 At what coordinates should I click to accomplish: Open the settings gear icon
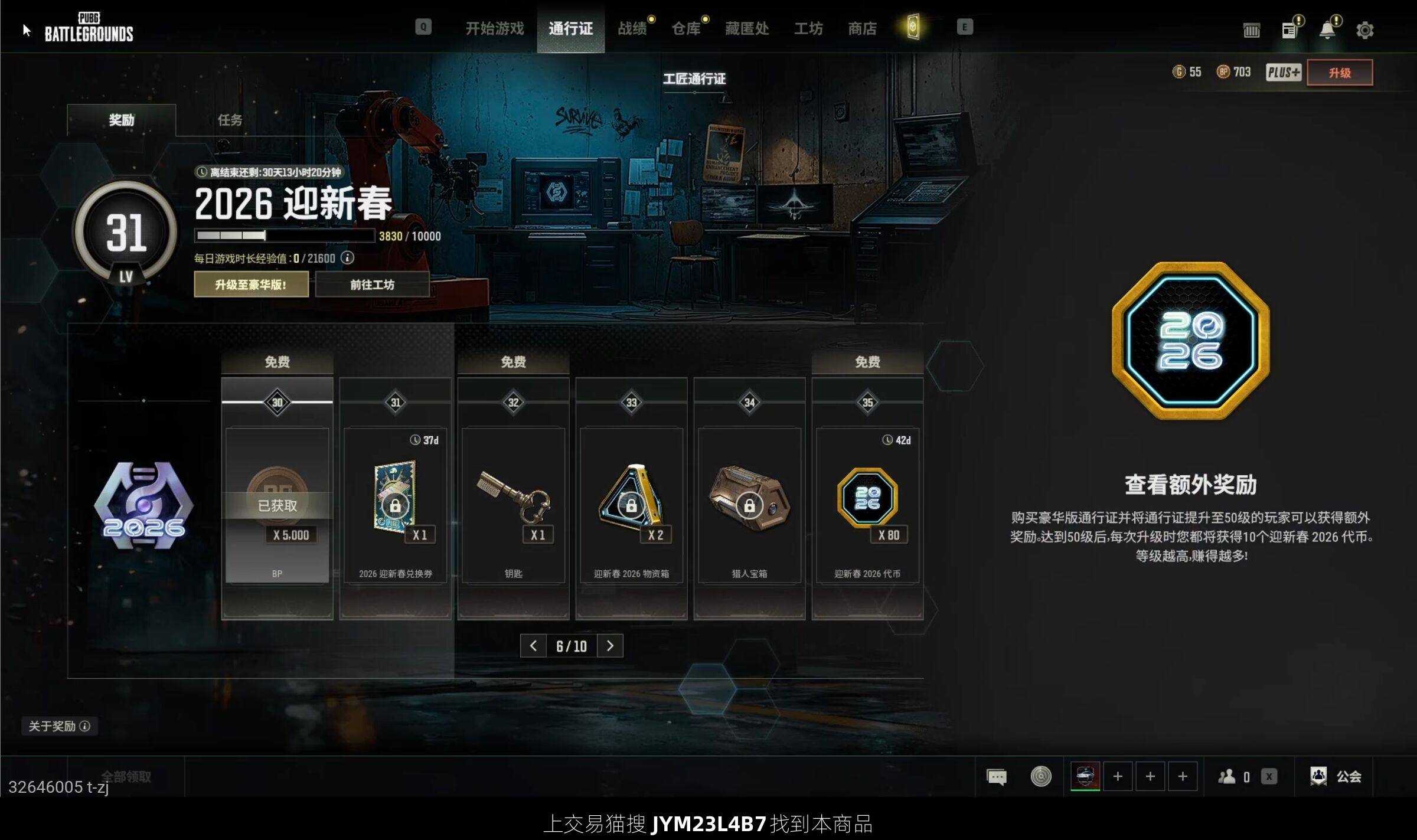point(1364,30)
